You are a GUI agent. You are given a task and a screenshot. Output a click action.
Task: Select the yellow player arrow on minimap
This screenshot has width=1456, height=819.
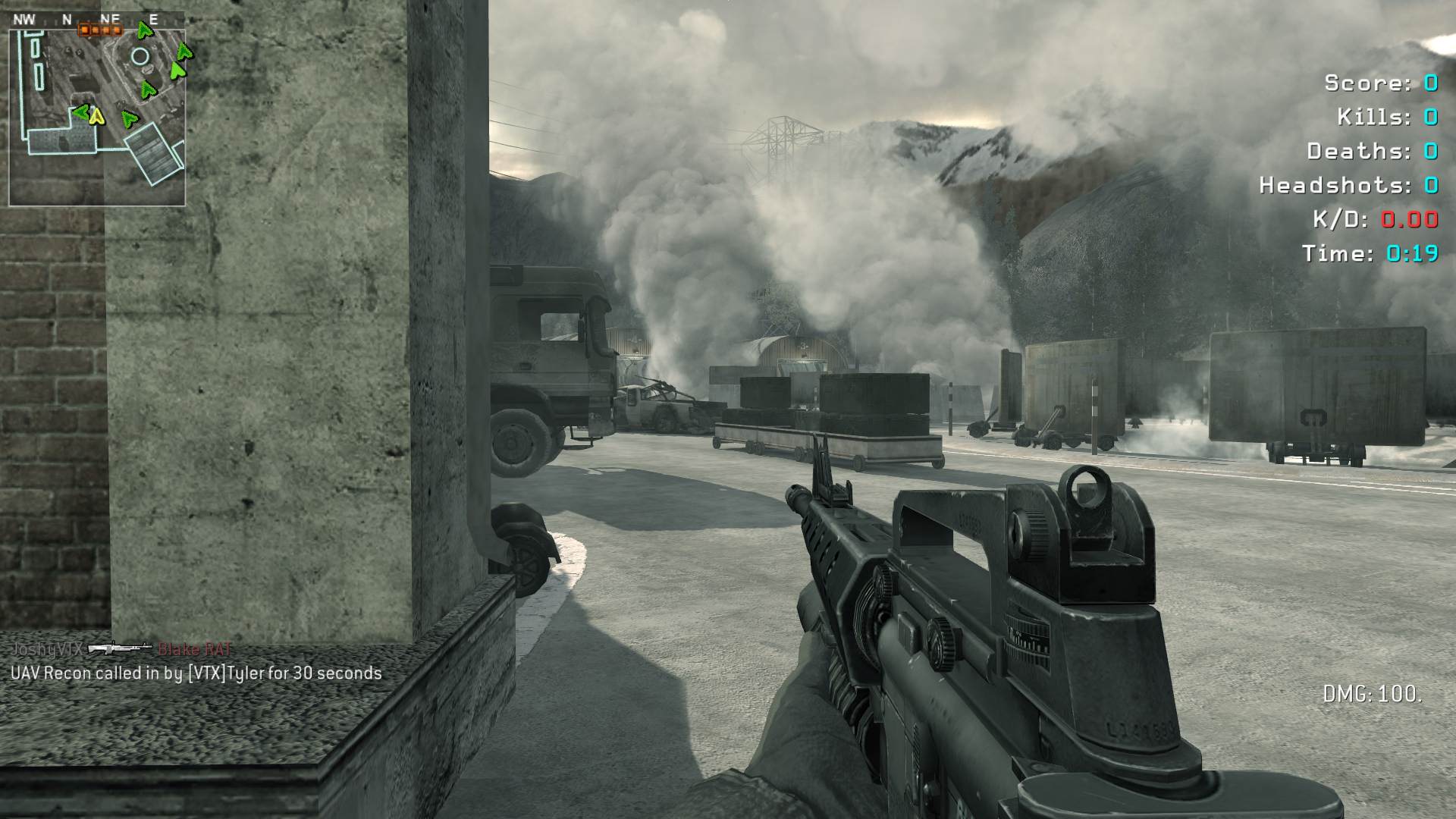(x=96, y=116)
